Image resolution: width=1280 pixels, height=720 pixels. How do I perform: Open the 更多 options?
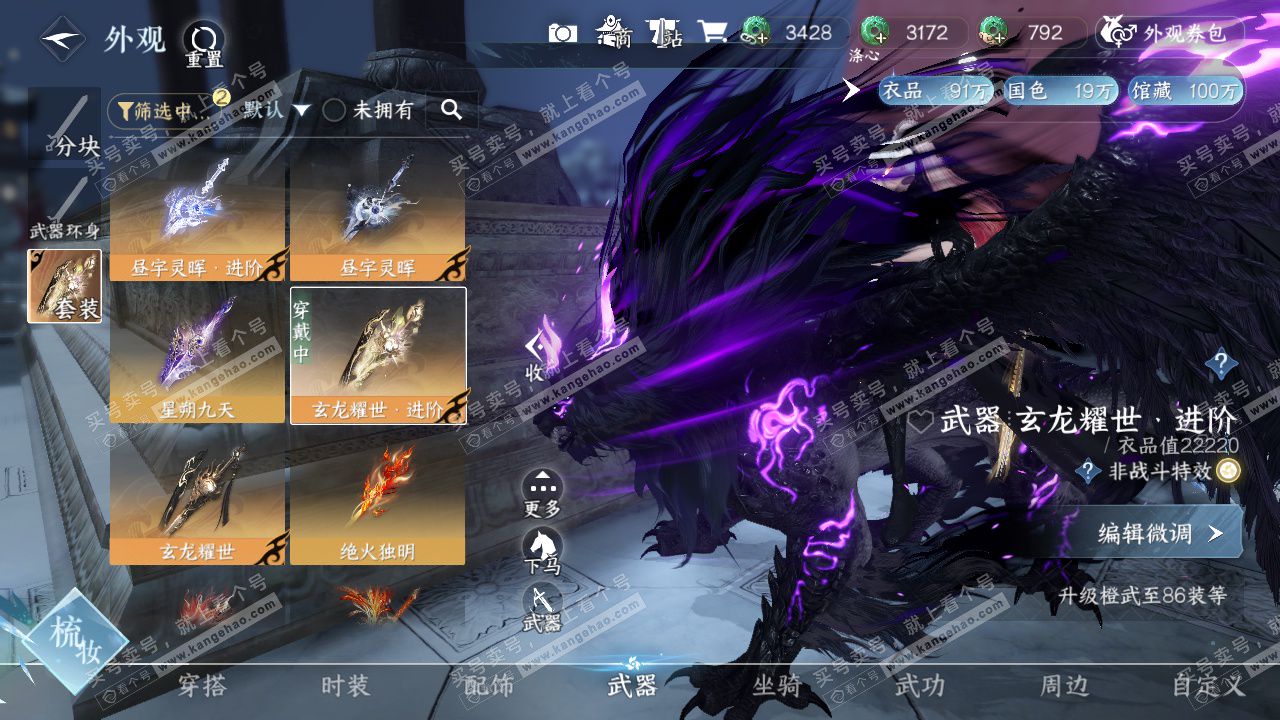(542, 492)
